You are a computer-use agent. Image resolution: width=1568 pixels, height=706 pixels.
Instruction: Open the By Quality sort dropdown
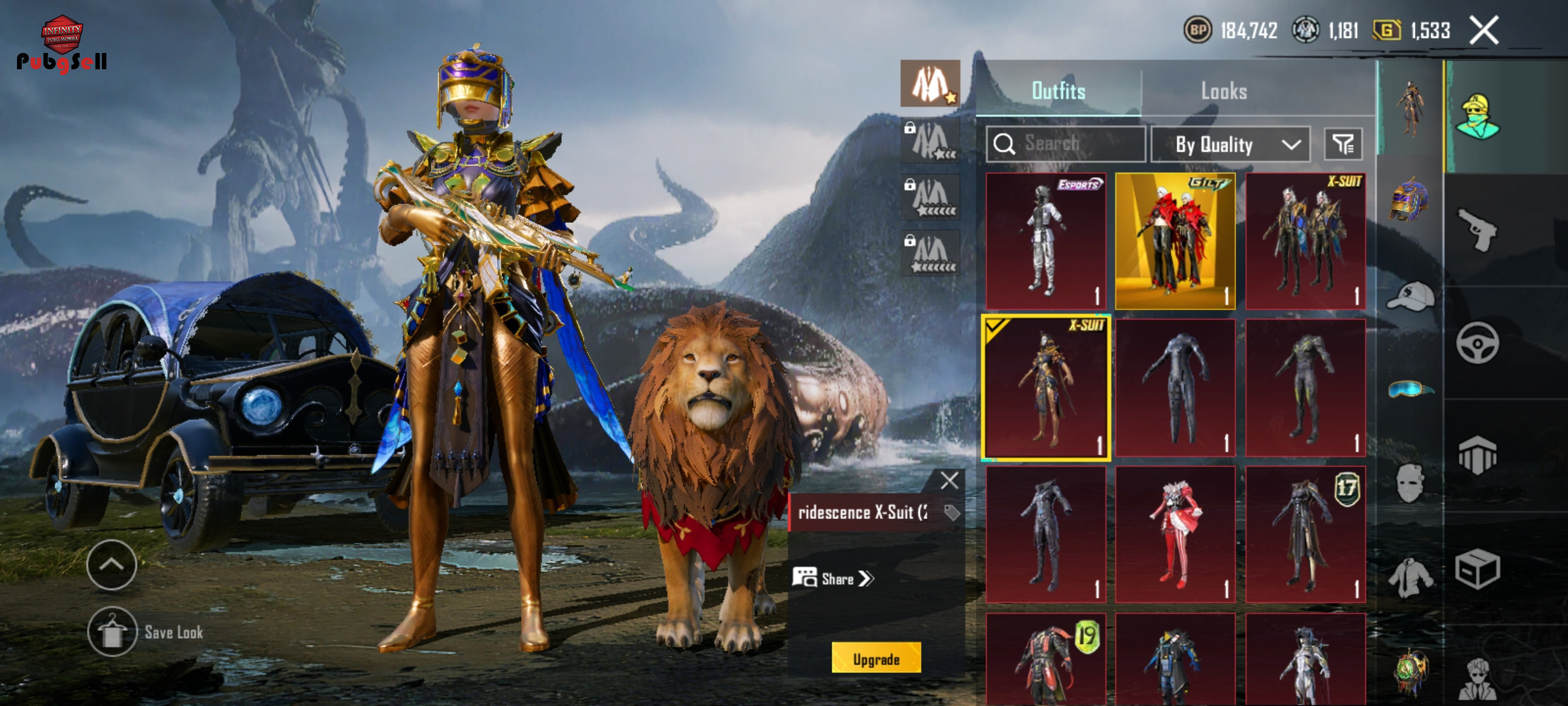[1230, 144]
